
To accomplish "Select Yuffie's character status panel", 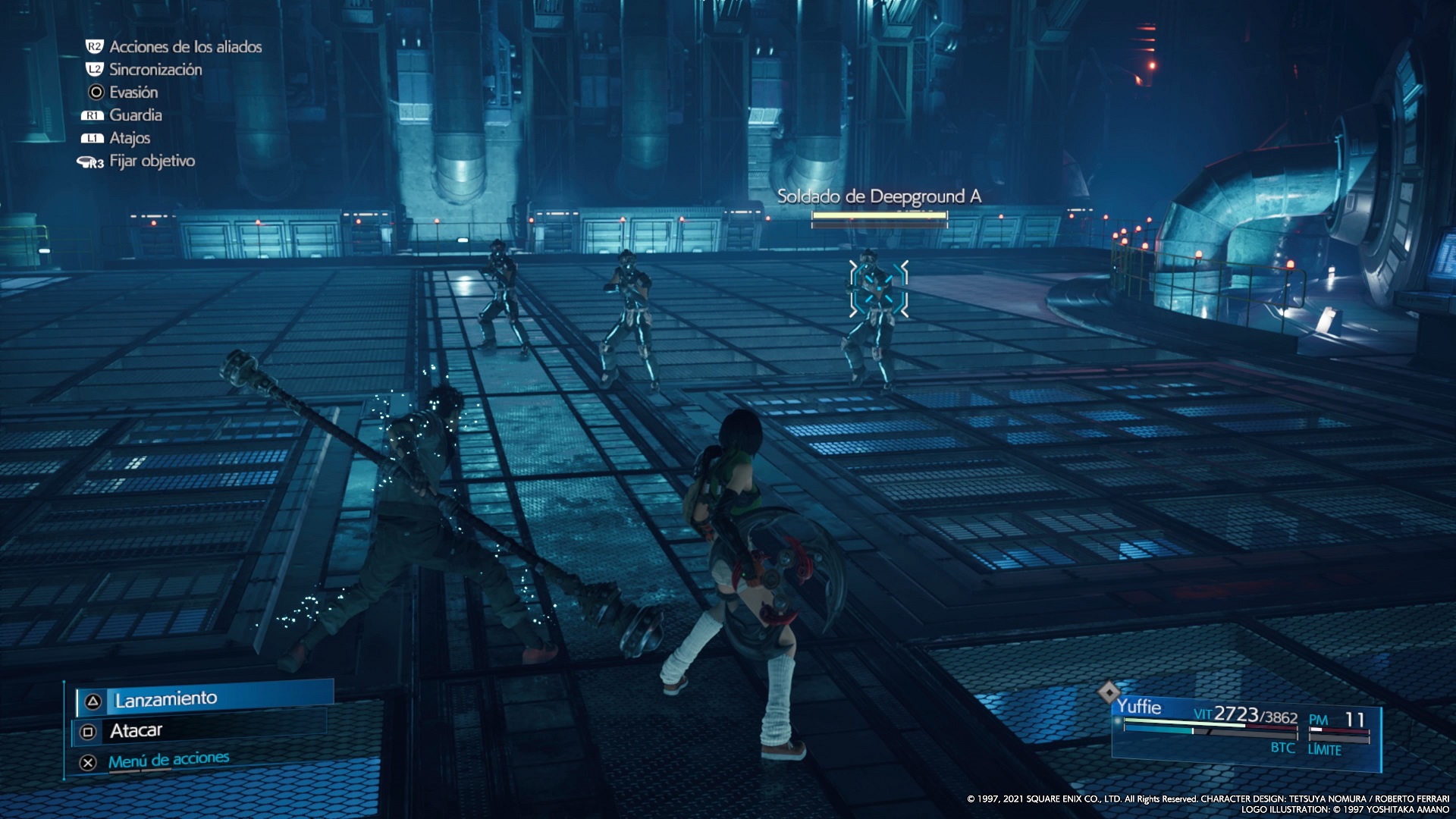I will point(1245,730).
